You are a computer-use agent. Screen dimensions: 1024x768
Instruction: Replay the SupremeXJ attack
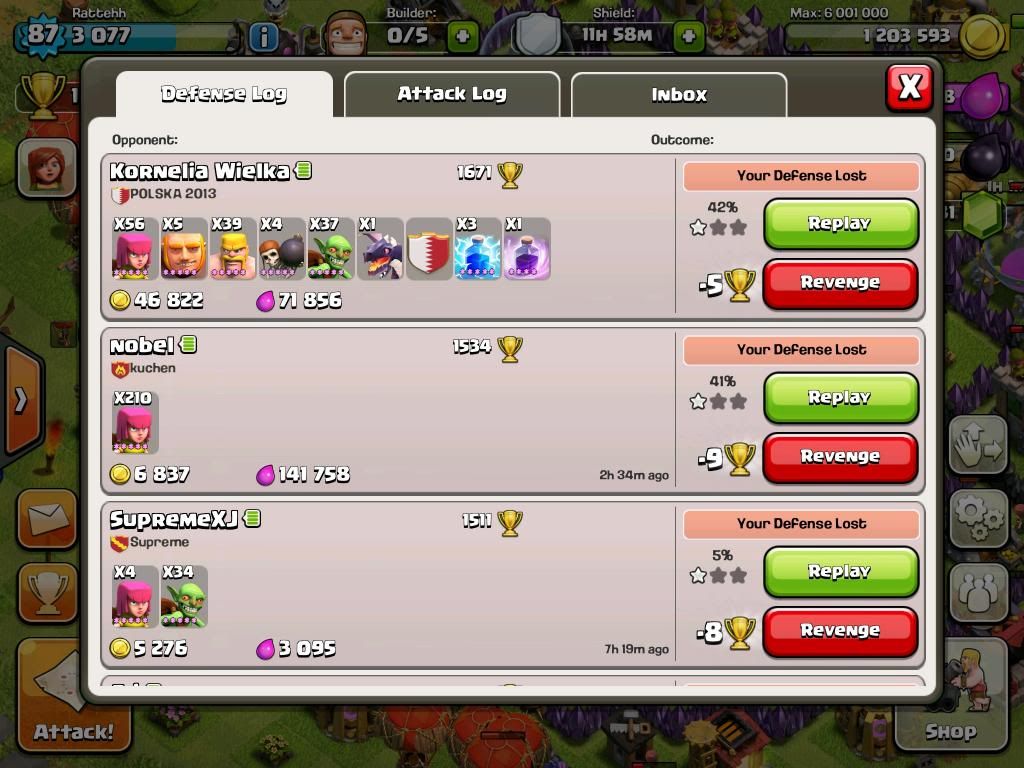point(840,571)
